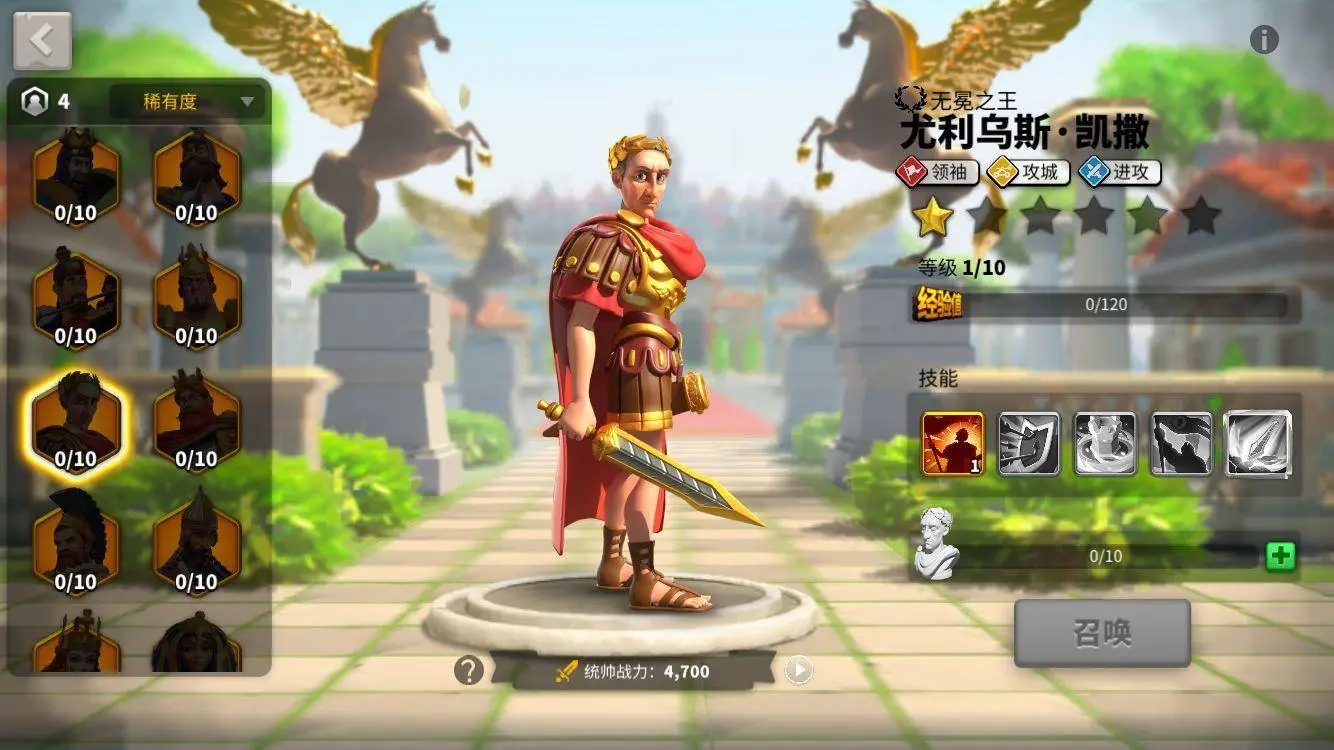
Task: Tap the 召唤 (Summon) button
Action: [1101, 631]
